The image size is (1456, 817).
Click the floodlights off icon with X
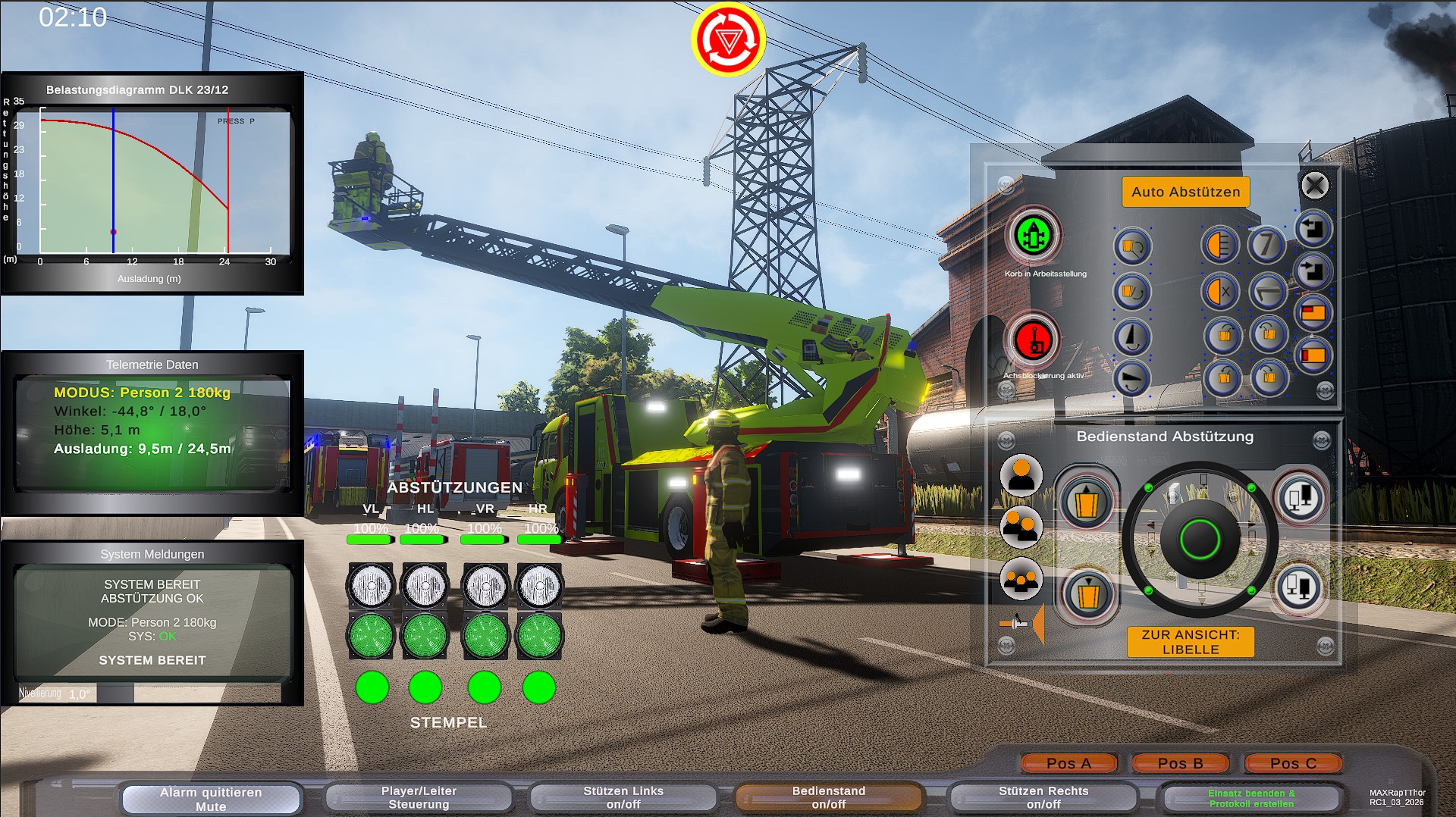tap(1221, 290)
